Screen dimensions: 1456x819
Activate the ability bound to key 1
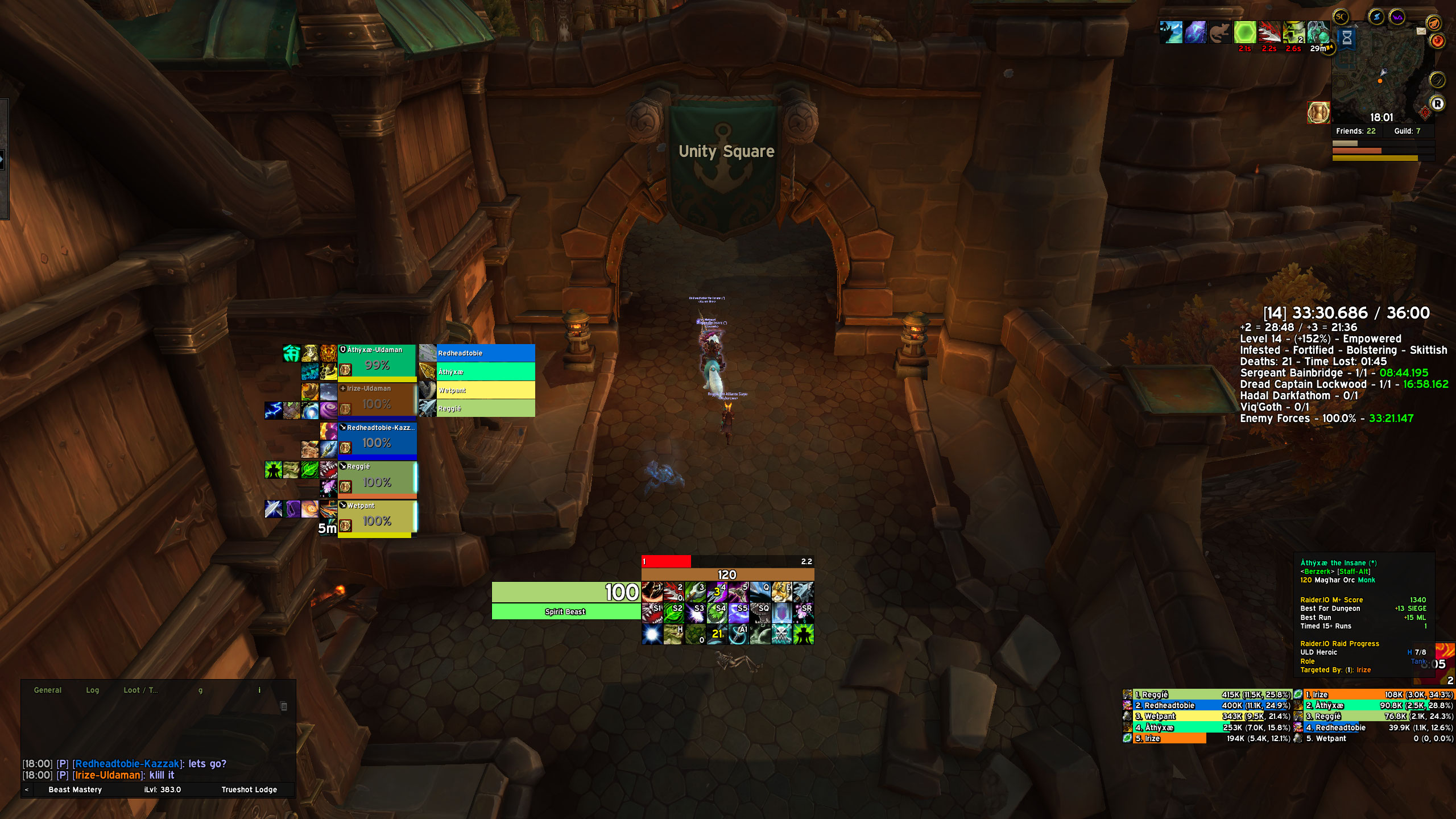pyautogui.click(x=652, y=592)
